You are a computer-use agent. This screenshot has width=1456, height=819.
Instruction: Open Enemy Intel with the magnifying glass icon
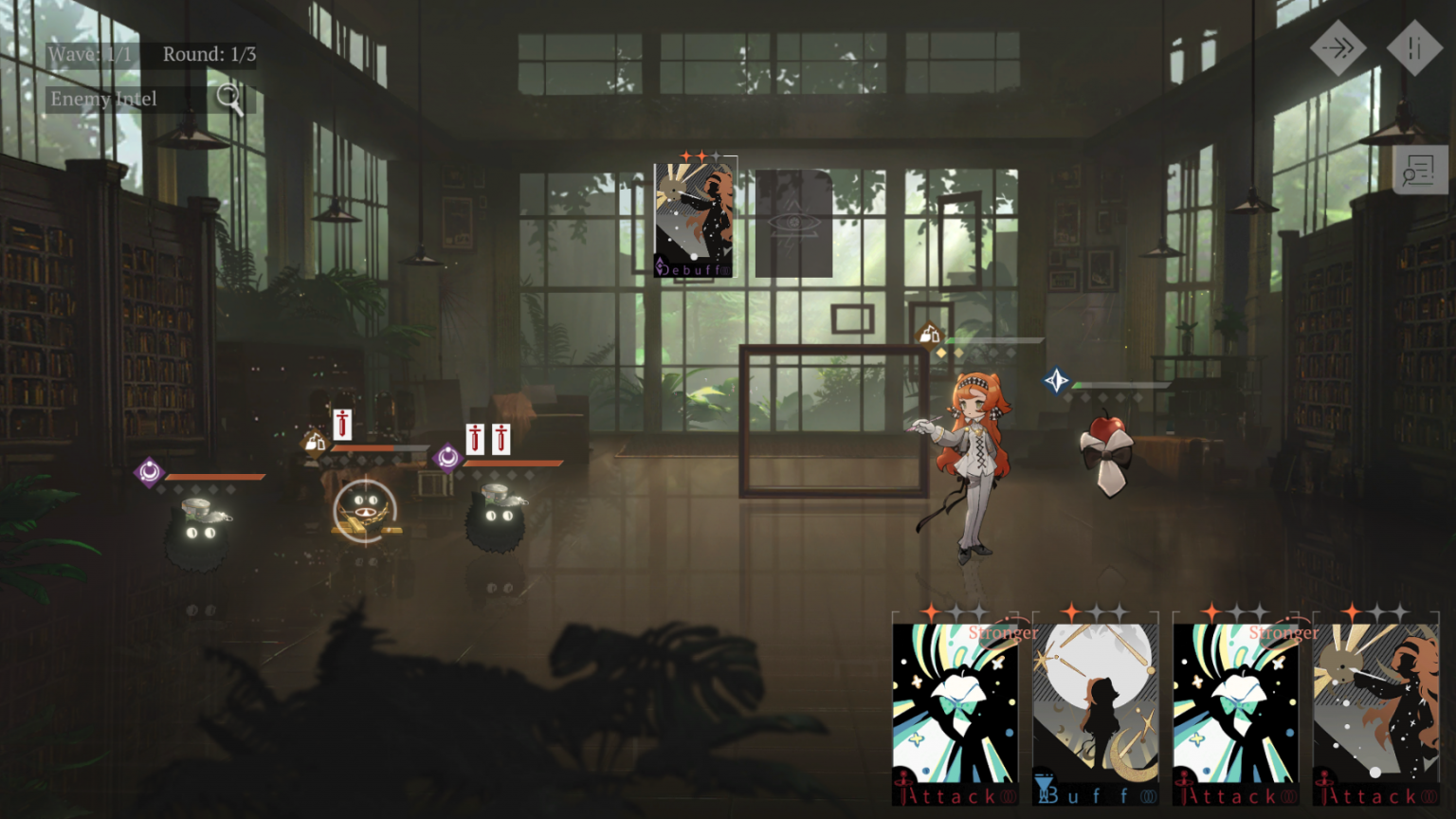tap(228, 98)
